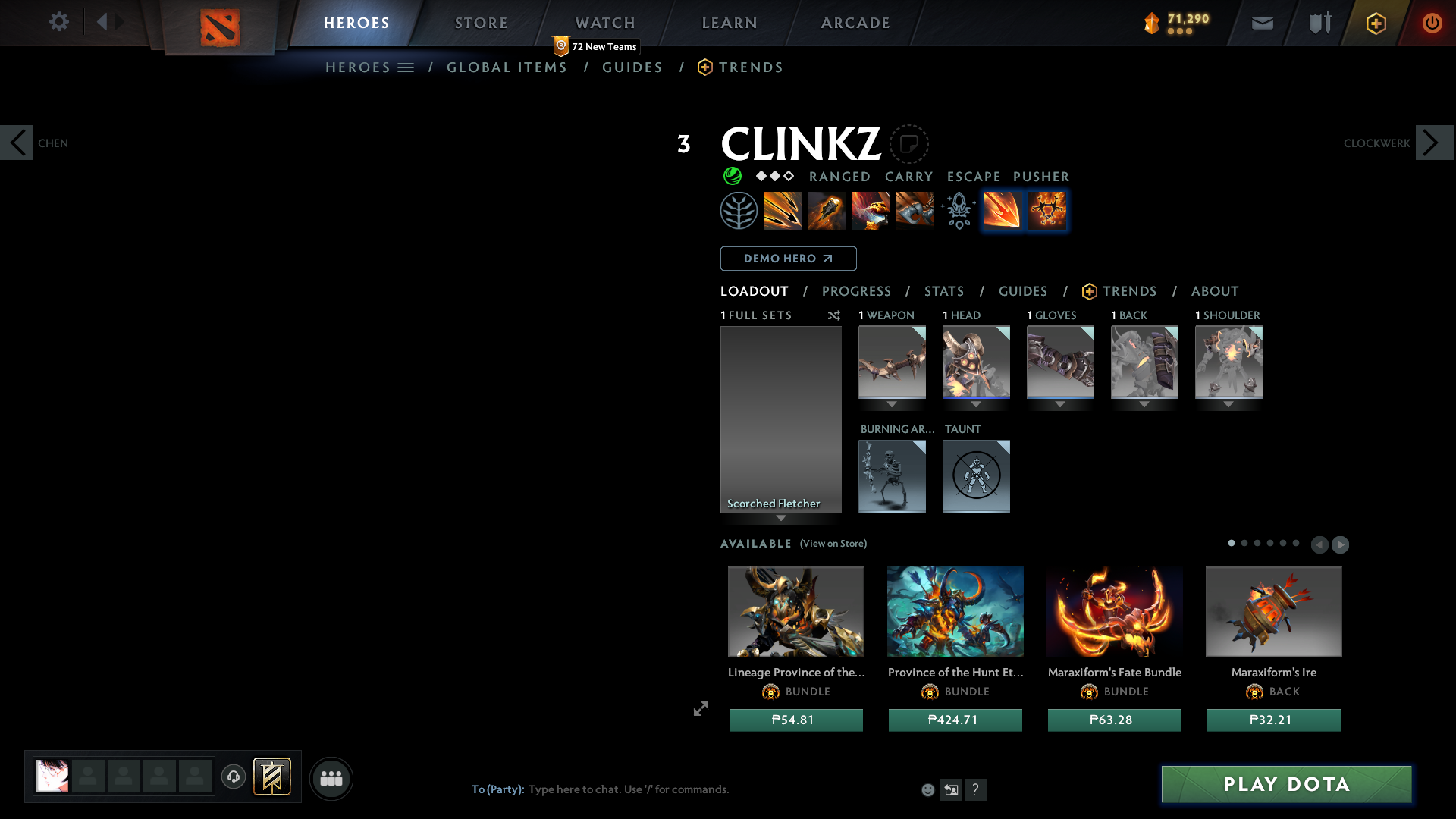Expand the Weapon slot item options
This screenshot has height=819, width=1456.
892,404
